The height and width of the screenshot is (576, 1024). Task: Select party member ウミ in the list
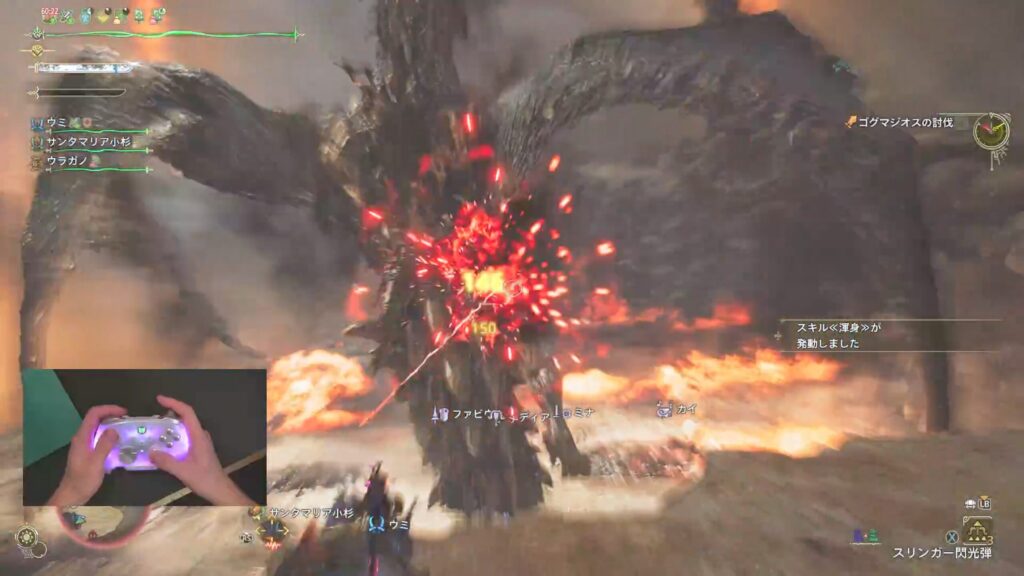pos(57,122)
